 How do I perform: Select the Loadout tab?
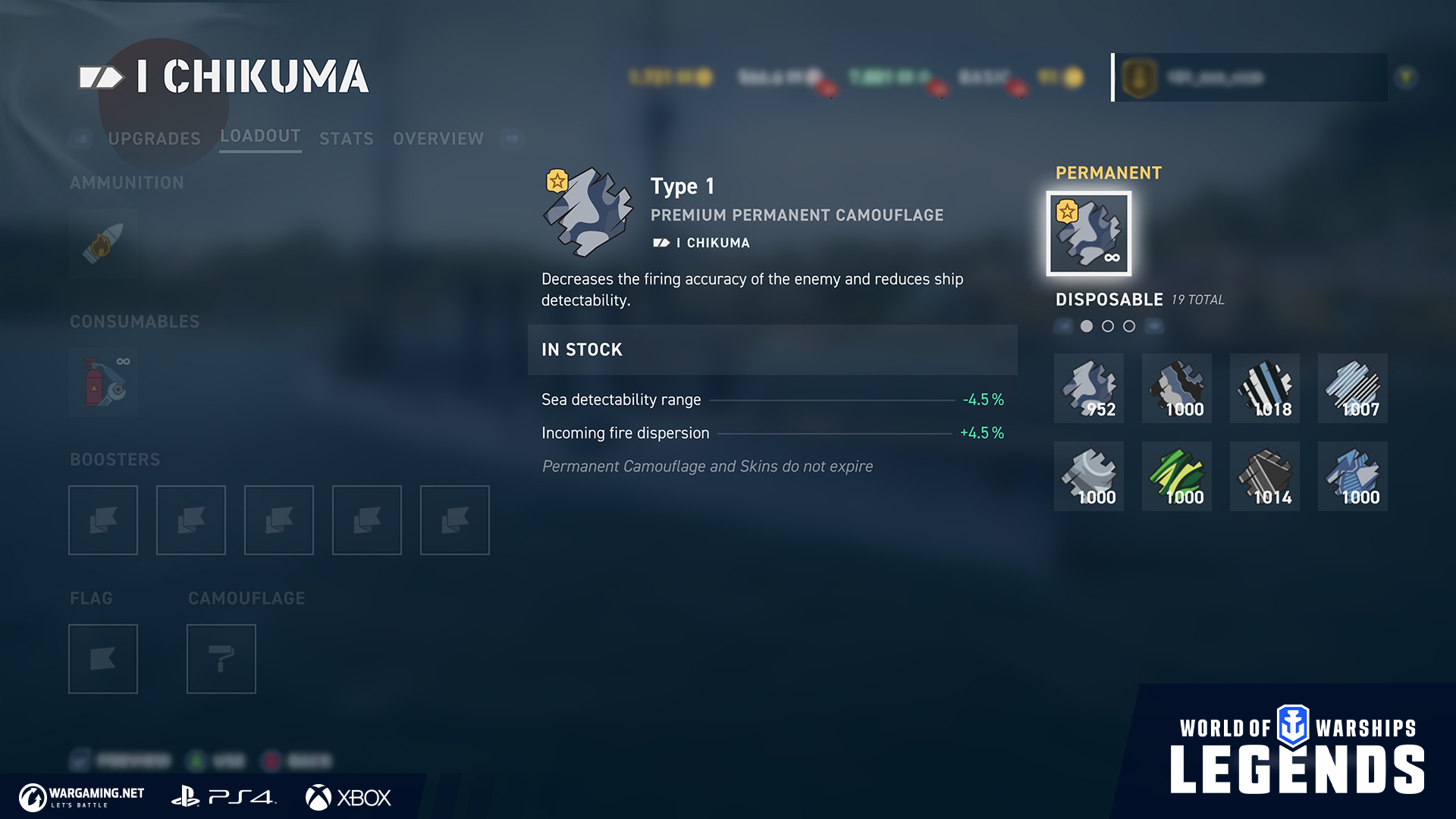pos(260,136)
